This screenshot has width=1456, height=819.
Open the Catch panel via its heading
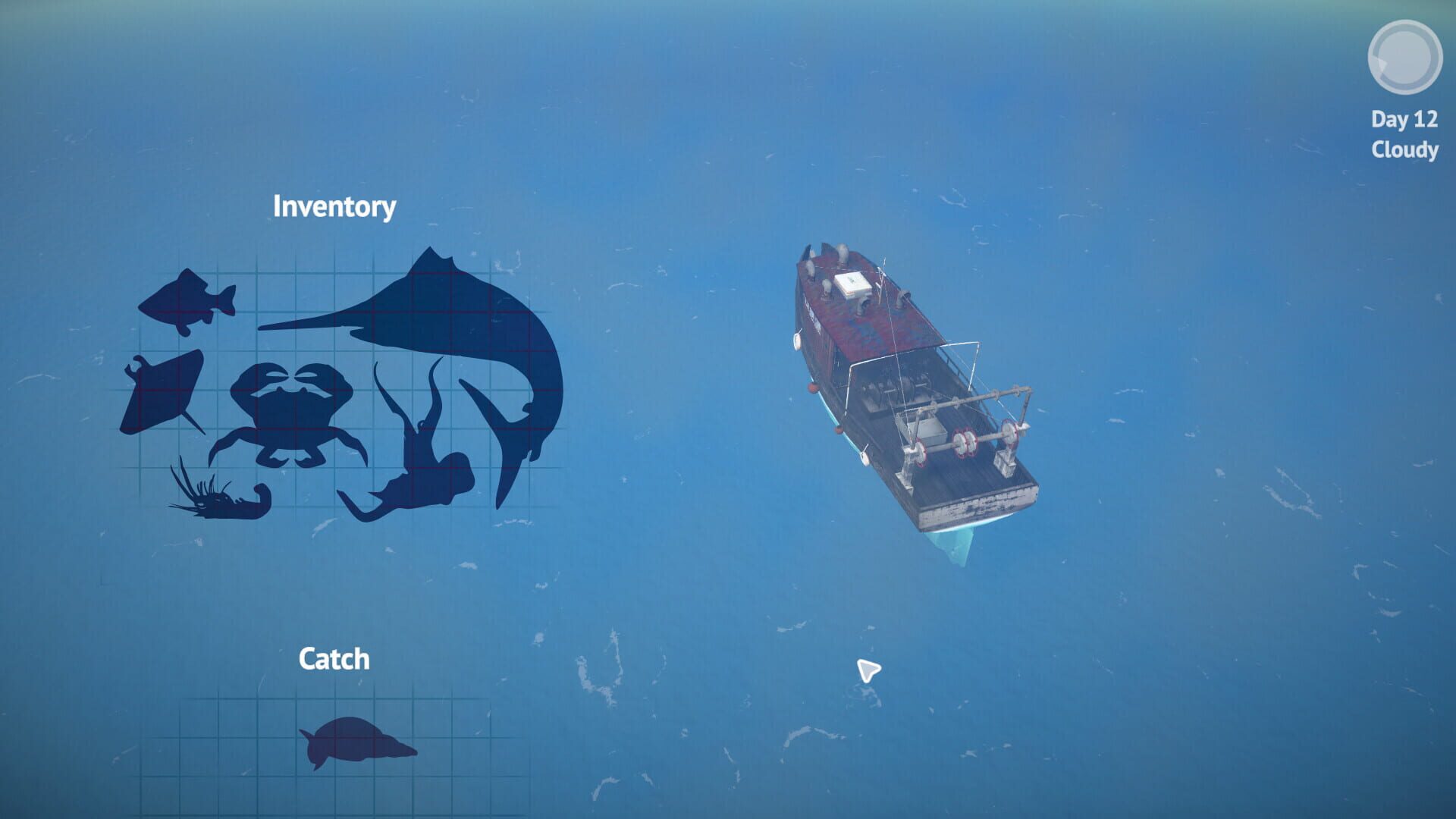(336, 658)
